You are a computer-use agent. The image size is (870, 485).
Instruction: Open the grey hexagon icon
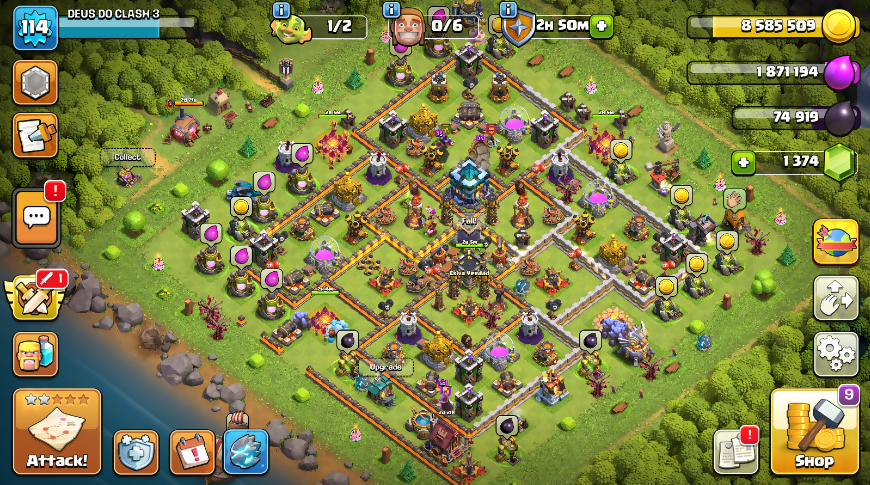tap(35, 83)
